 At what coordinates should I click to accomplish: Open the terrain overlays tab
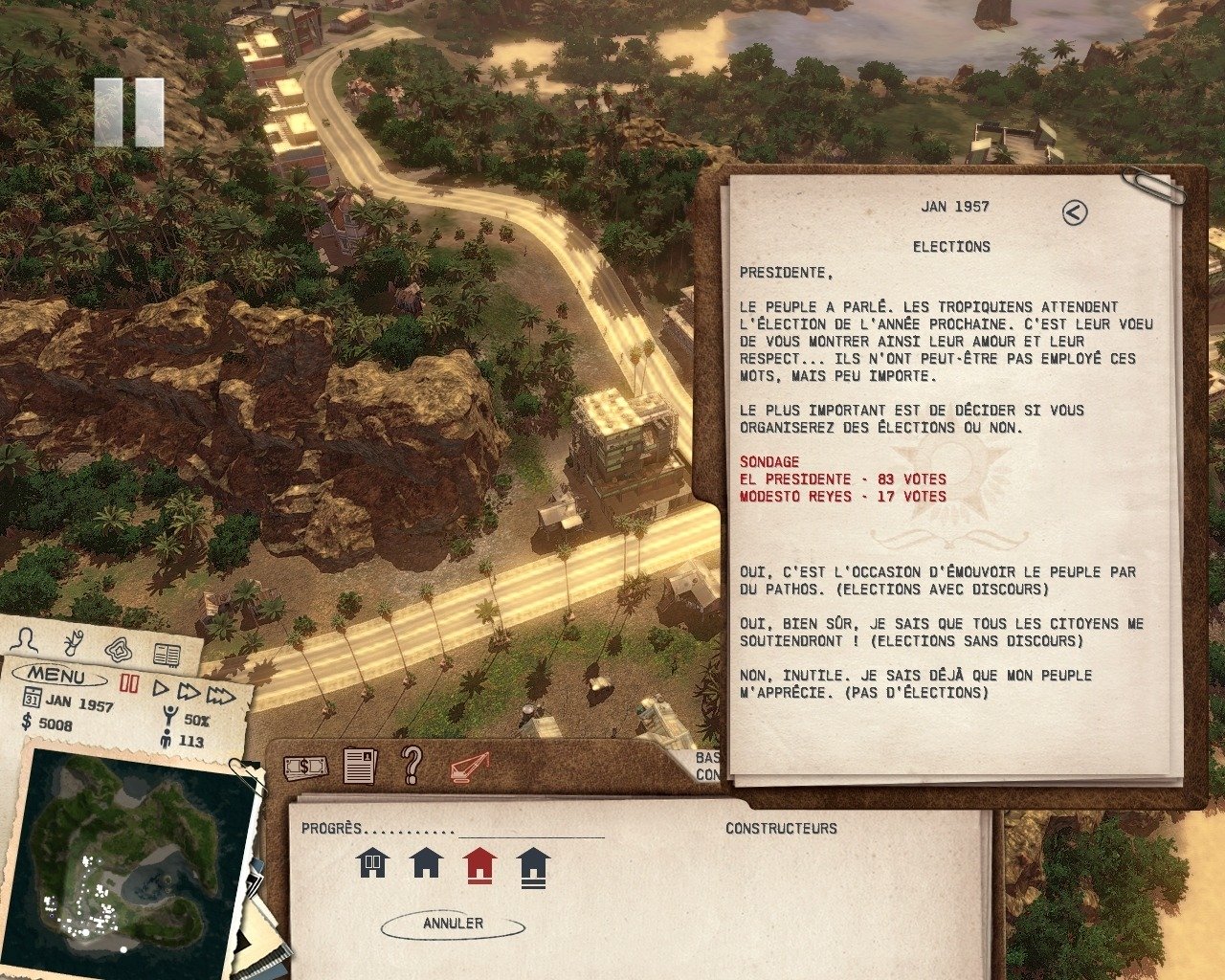click(x=120, y=648)
